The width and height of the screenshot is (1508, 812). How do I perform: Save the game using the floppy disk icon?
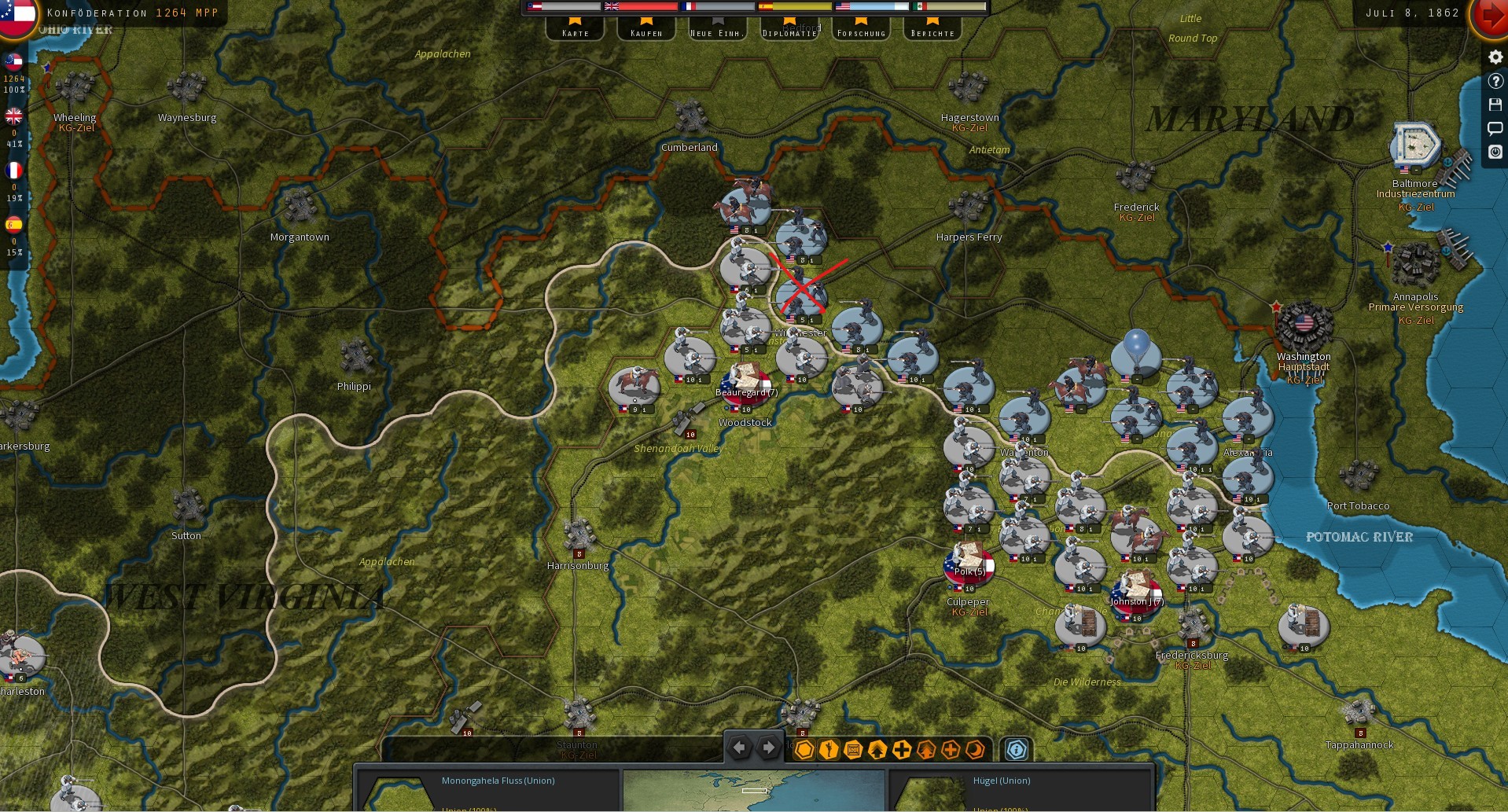[x=1495, y=105]
